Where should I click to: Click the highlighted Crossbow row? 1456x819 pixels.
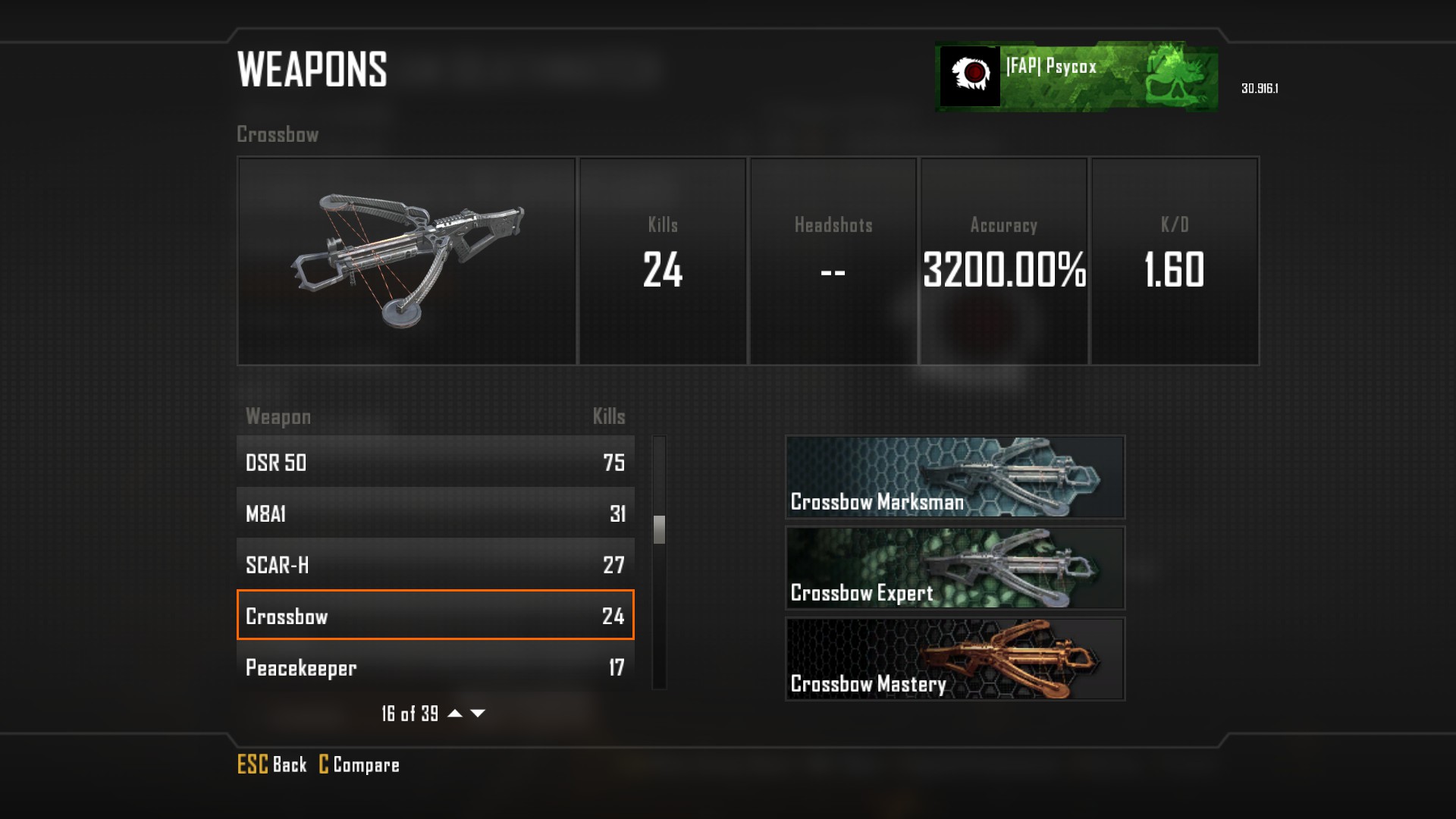[435, 615]
